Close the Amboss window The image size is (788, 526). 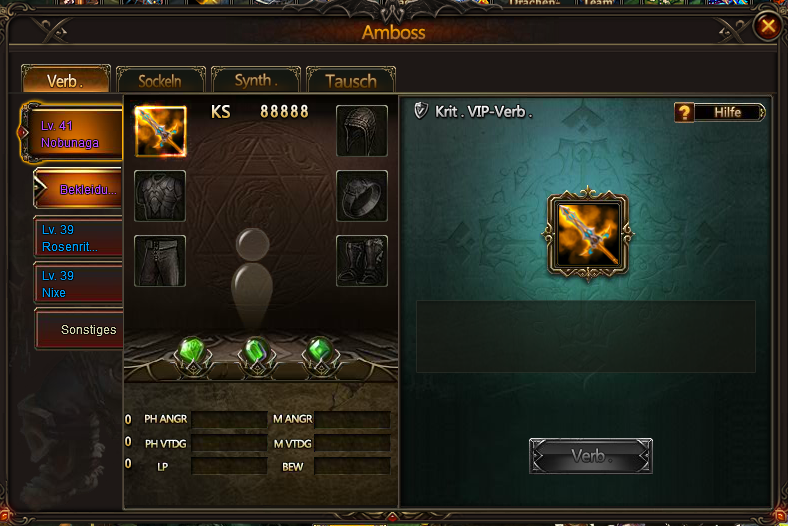click(x=767, y=26)
